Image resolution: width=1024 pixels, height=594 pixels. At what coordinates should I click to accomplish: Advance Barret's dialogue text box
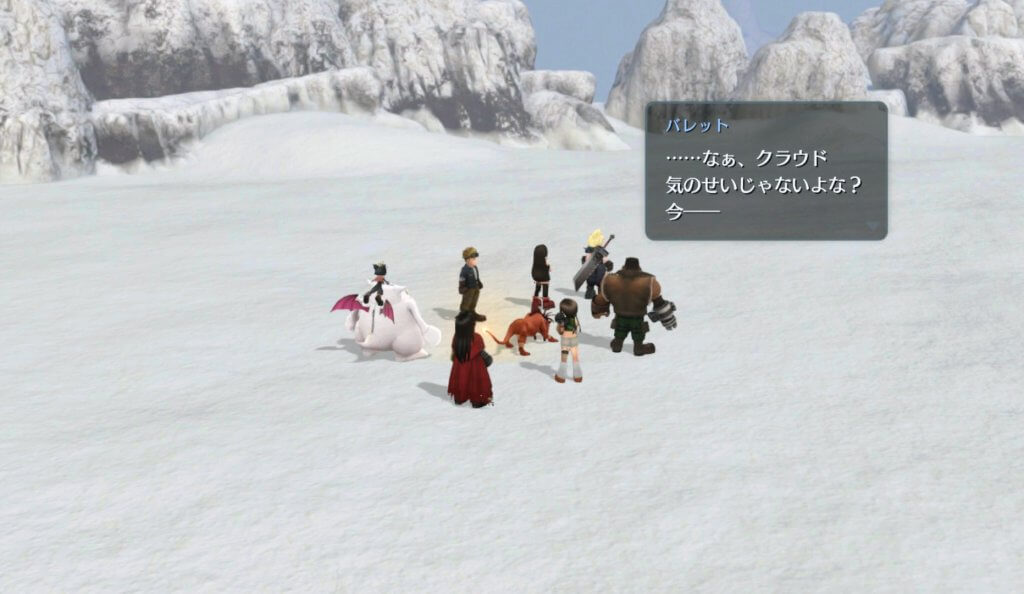(x=765, y=171)
